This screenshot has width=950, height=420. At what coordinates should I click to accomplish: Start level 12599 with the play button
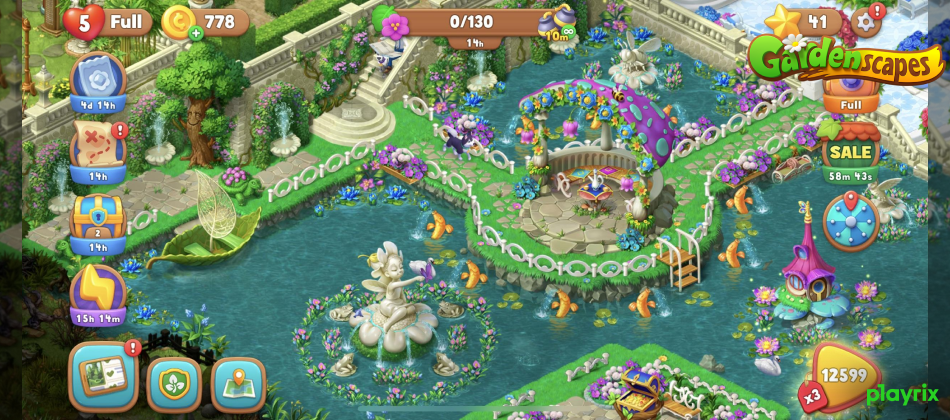click(843, 378)
